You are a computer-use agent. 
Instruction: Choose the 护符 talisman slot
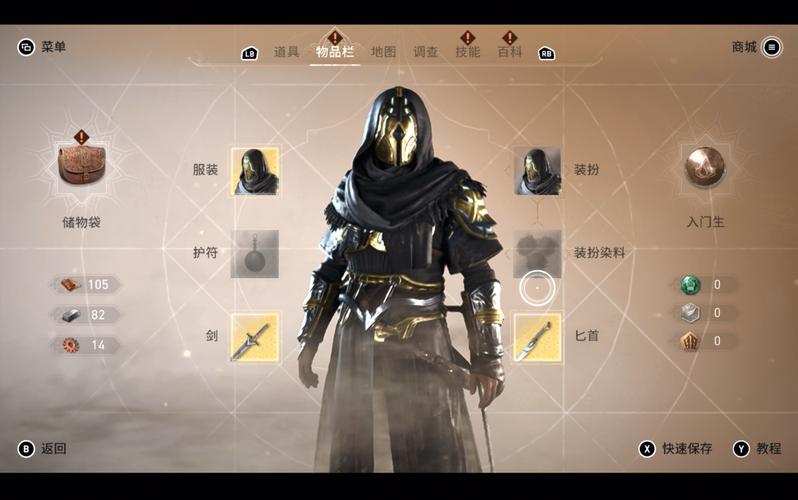click(255, 254)
